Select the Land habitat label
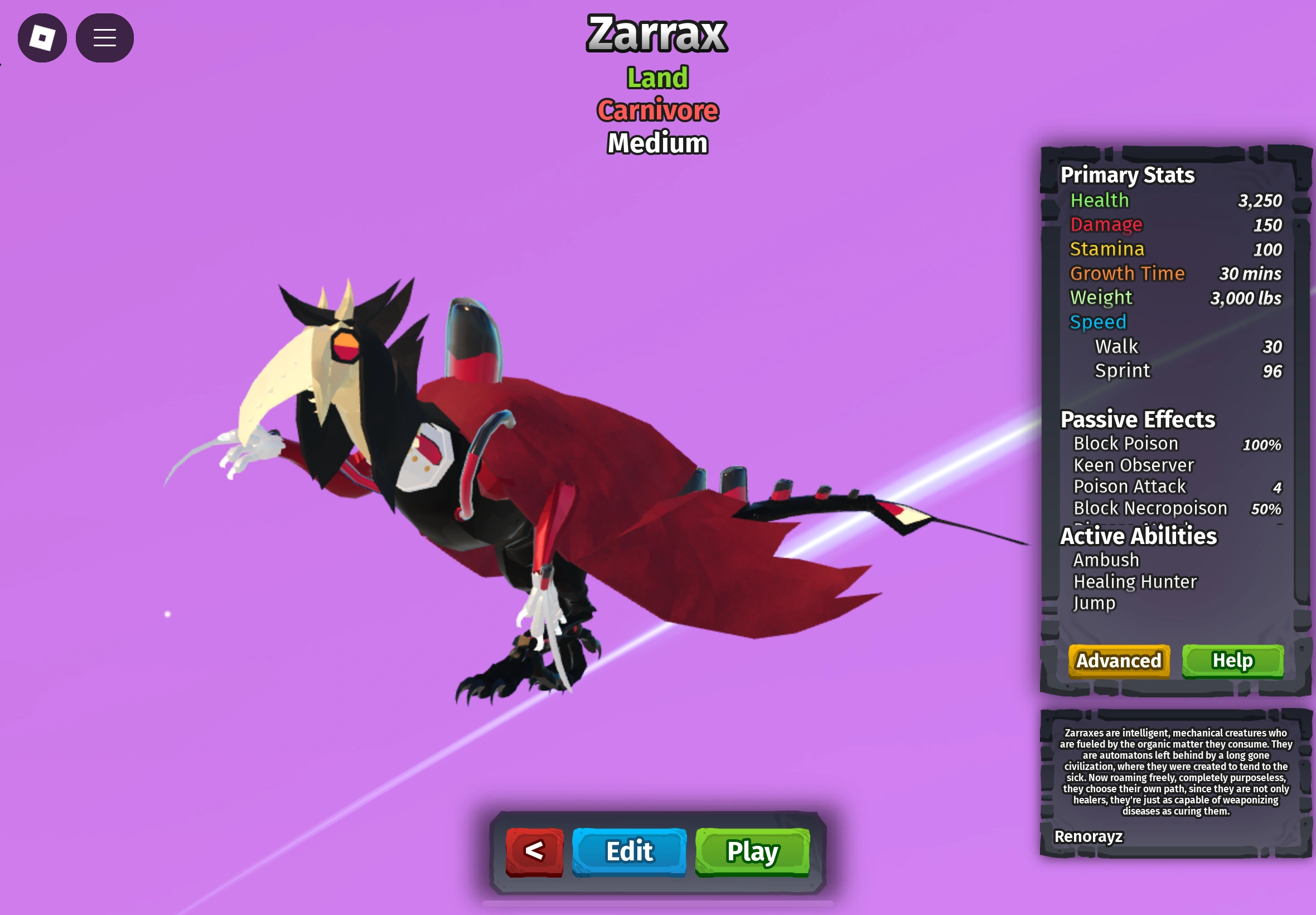1316x915 pixels. (x=657, y=78)
